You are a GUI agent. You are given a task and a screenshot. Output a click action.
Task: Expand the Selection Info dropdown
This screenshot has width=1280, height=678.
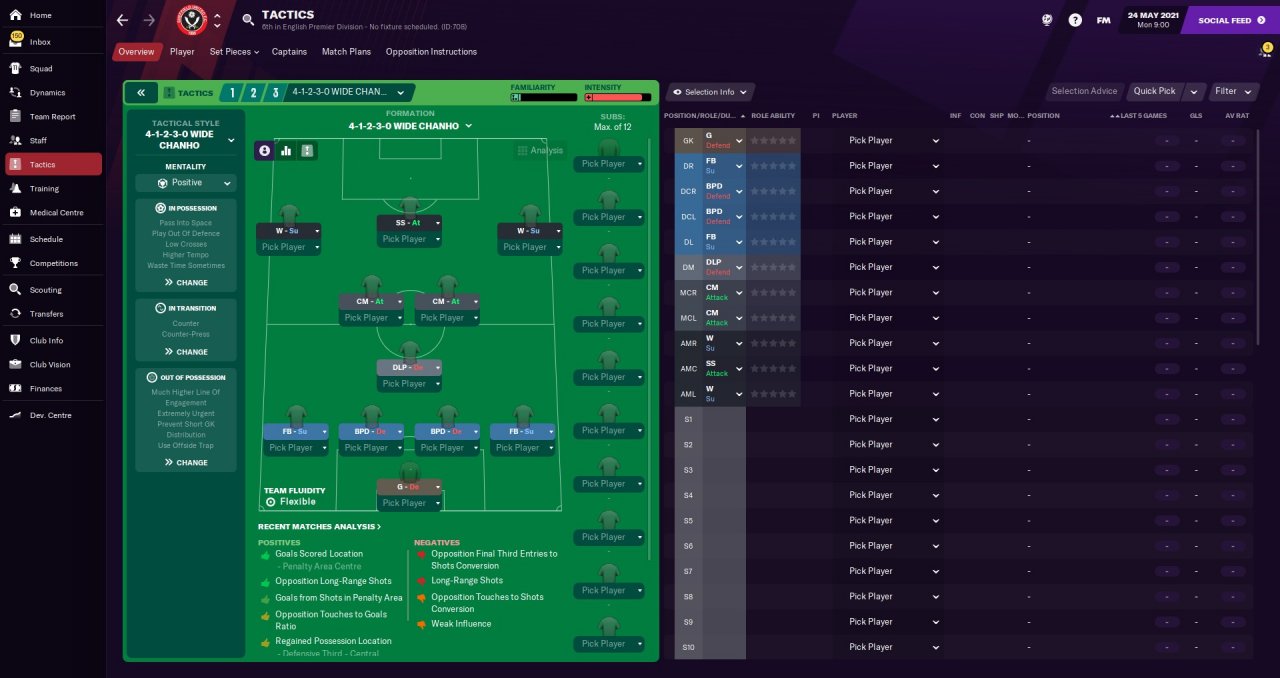(710, 92)
